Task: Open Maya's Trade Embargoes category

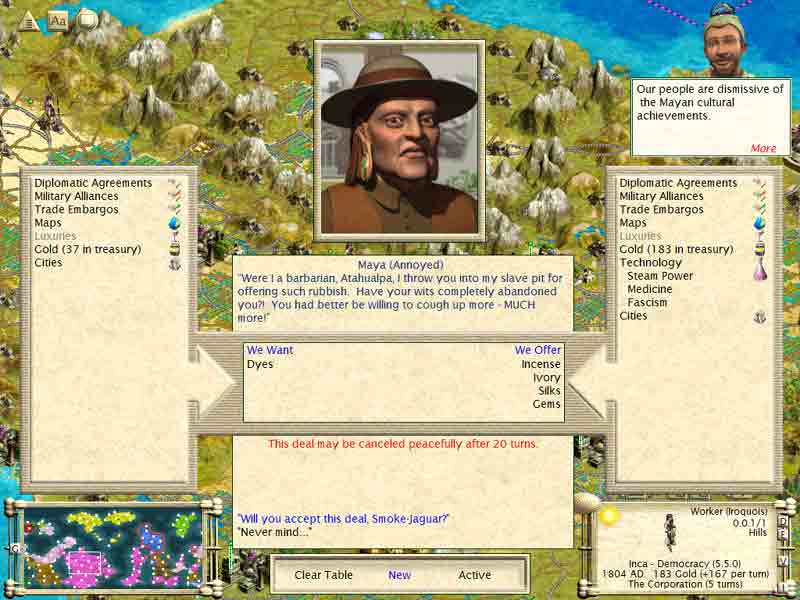Action: [76, 210]
